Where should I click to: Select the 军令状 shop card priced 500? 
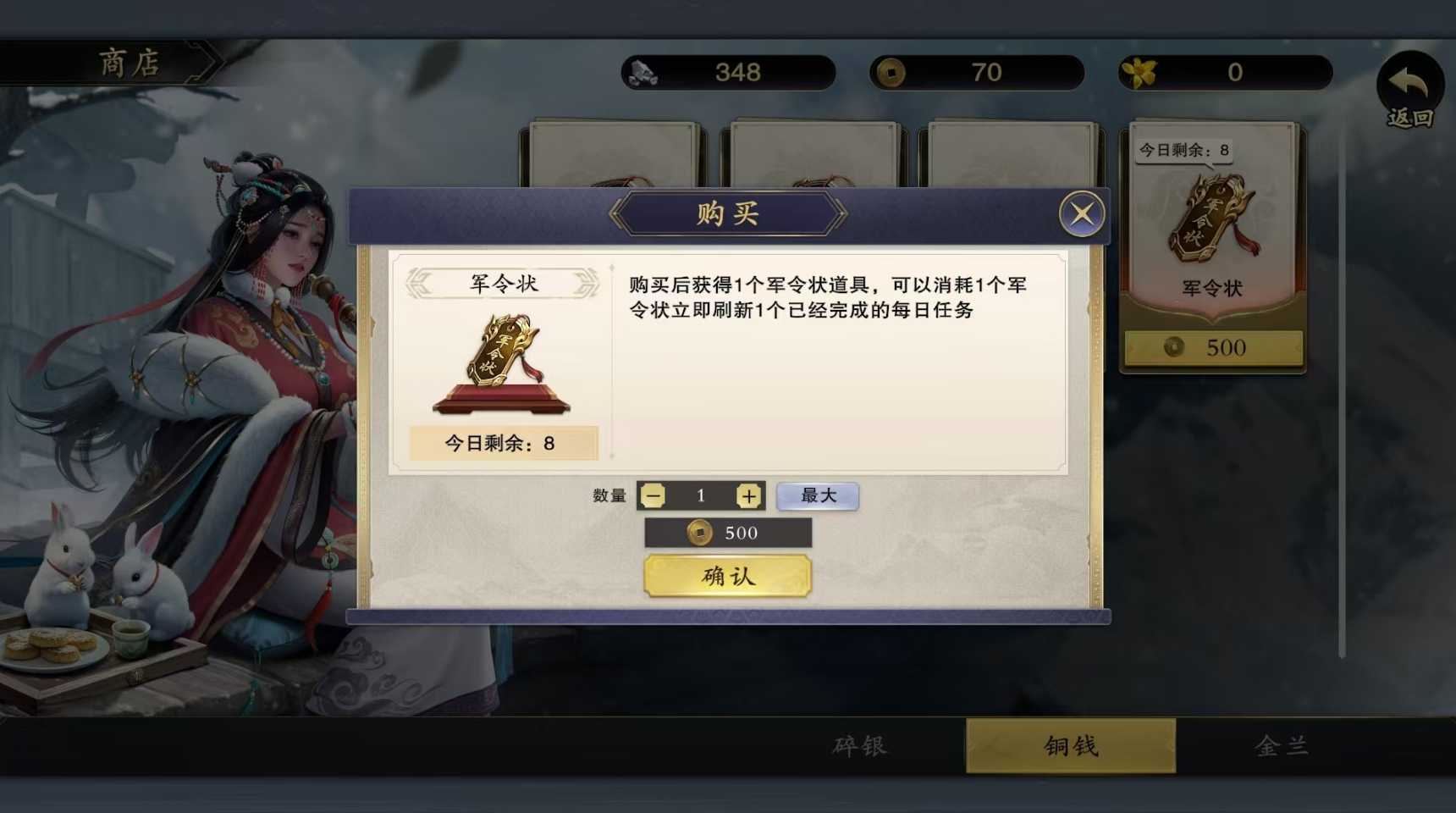click(x=1212, y=246)
